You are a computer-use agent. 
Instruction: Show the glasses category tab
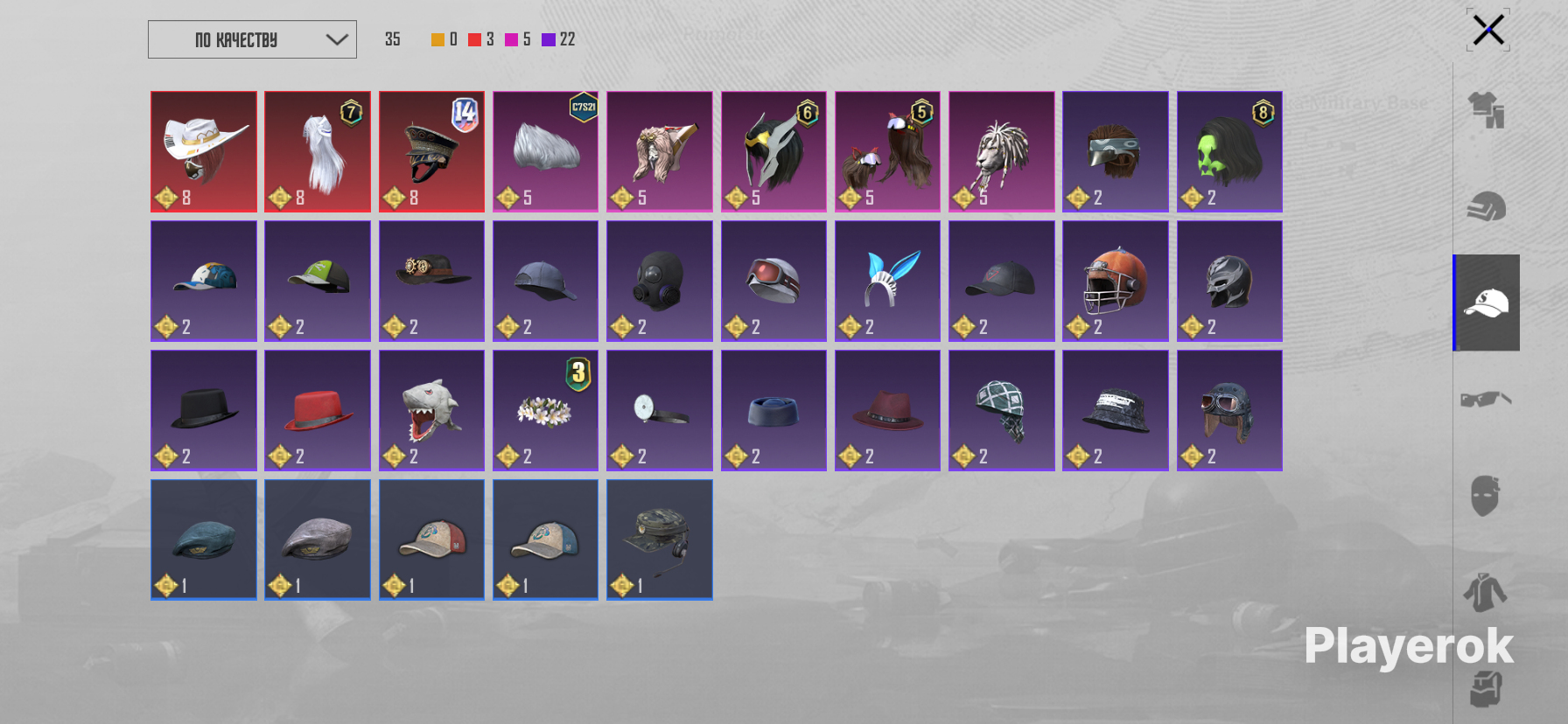point(1486,400)
